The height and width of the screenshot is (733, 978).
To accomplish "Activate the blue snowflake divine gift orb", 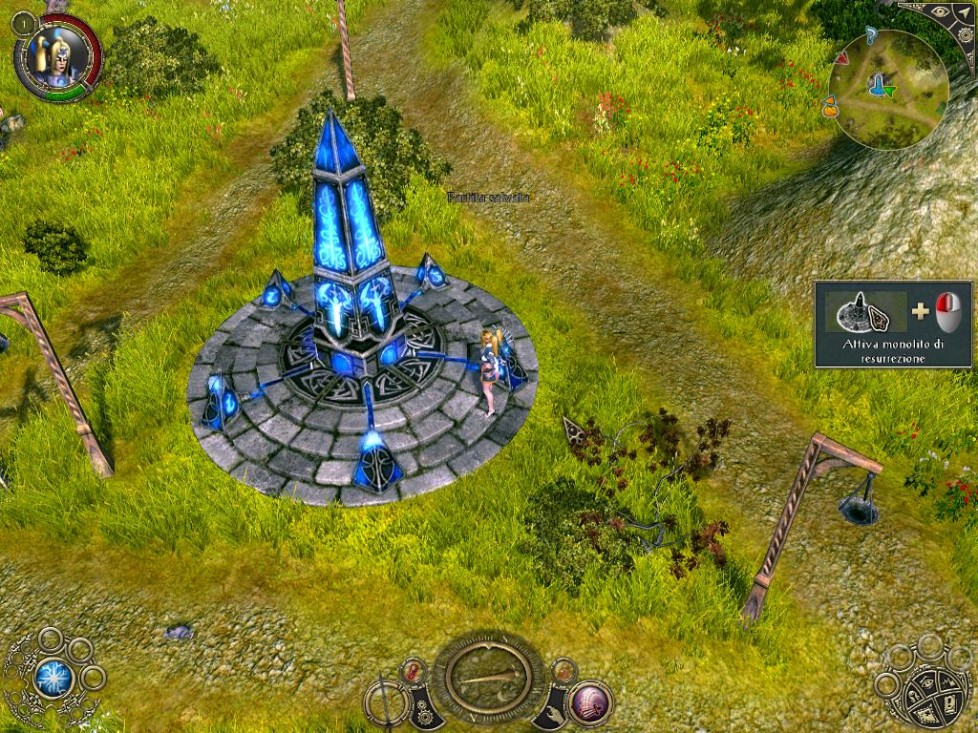I will (52, 679).
